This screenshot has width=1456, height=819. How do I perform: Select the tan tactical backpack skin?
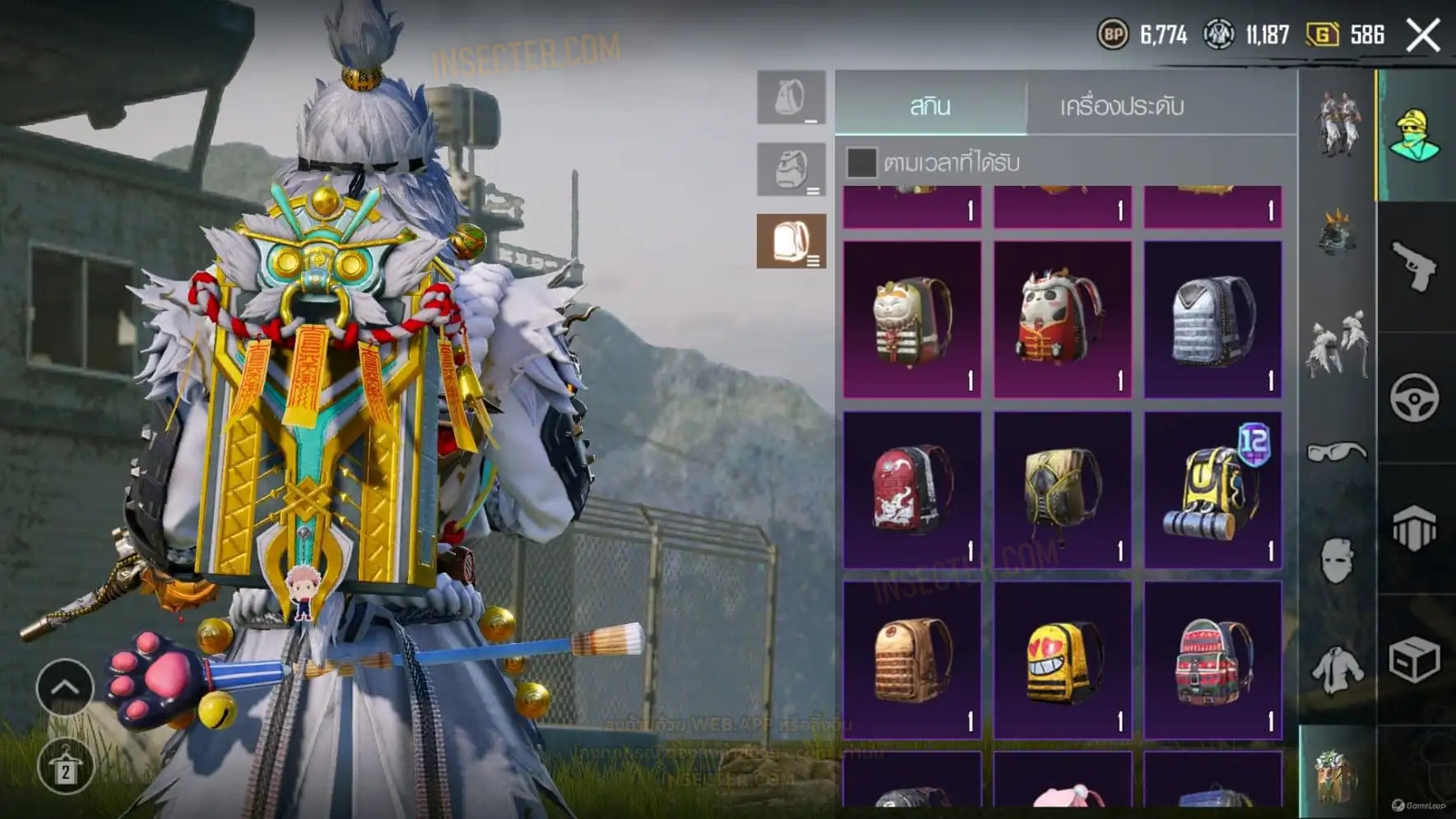[912, 659]
